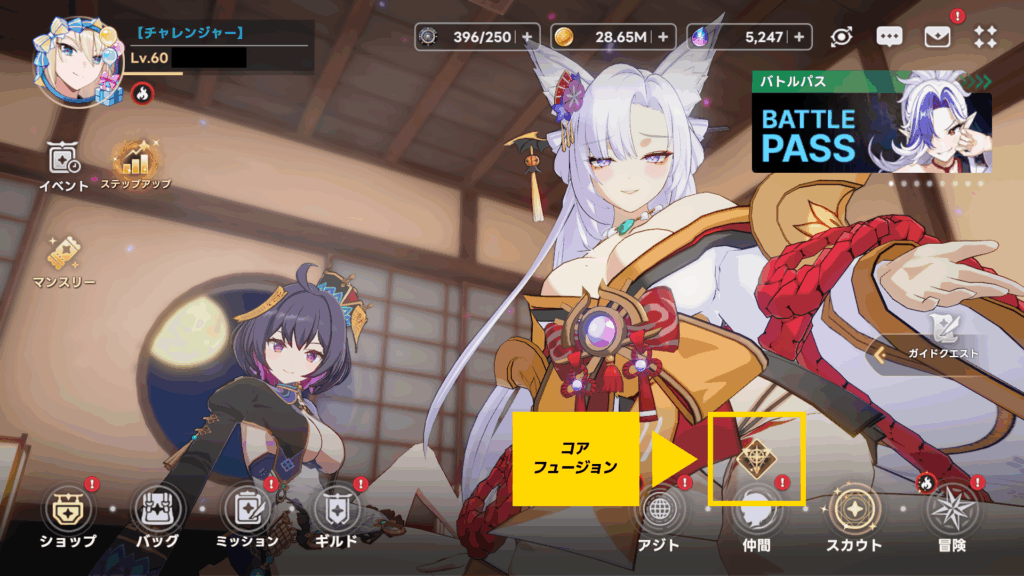Toggle the eye icon to hide UI
This screenshot has width=1024, height=576.
tap(841, 37)
